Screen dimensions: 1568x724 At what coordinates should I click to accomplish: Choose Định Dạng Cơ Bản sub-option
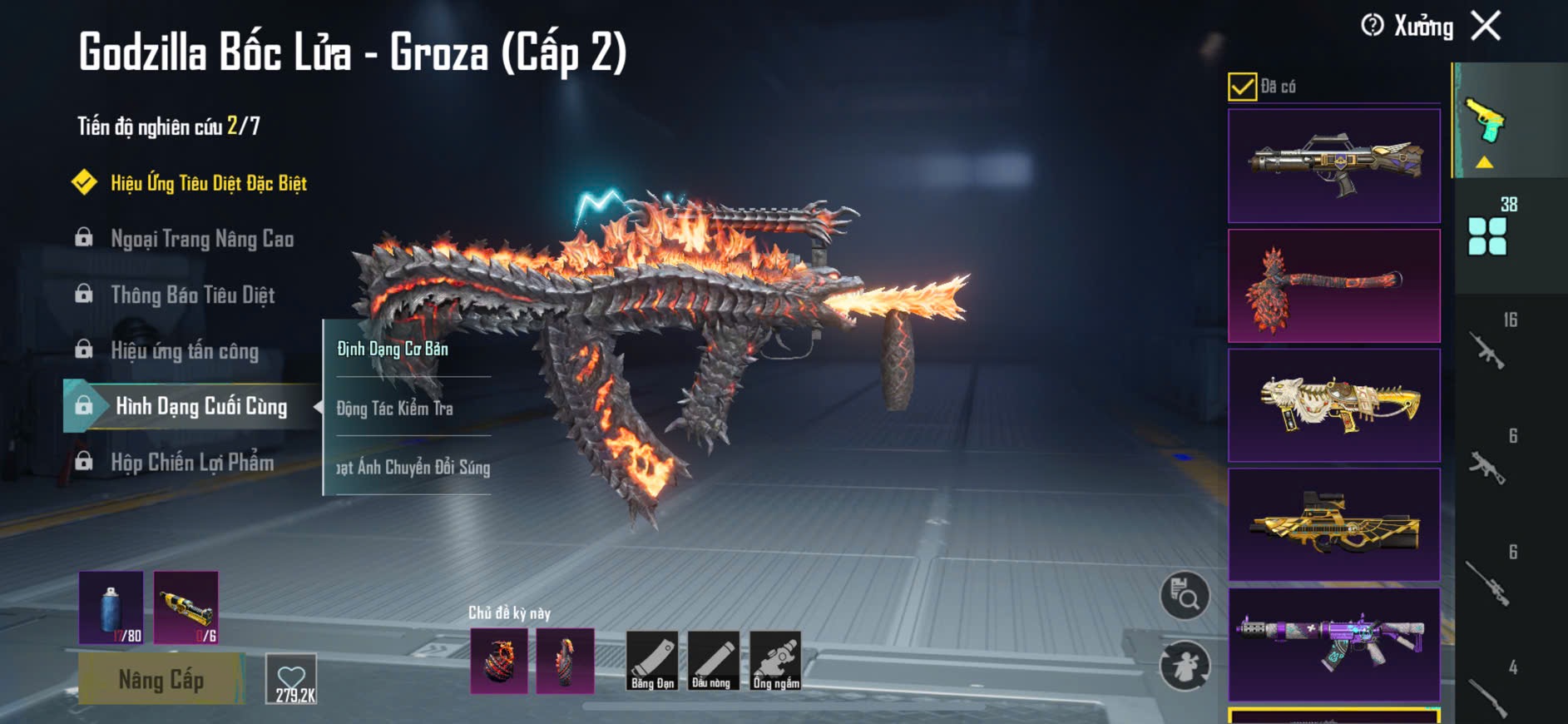(393, 349)
